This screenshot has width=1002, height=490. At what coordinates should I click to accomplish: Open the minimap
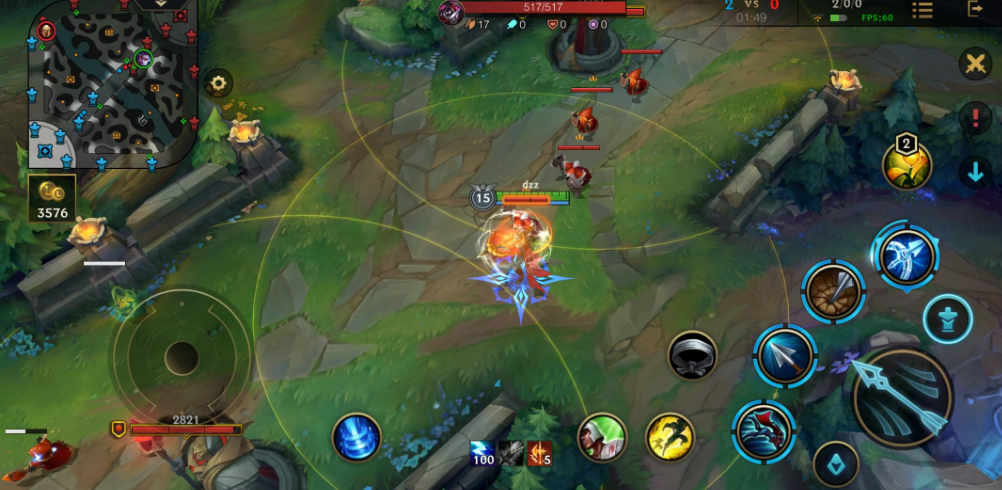[112, 84]
